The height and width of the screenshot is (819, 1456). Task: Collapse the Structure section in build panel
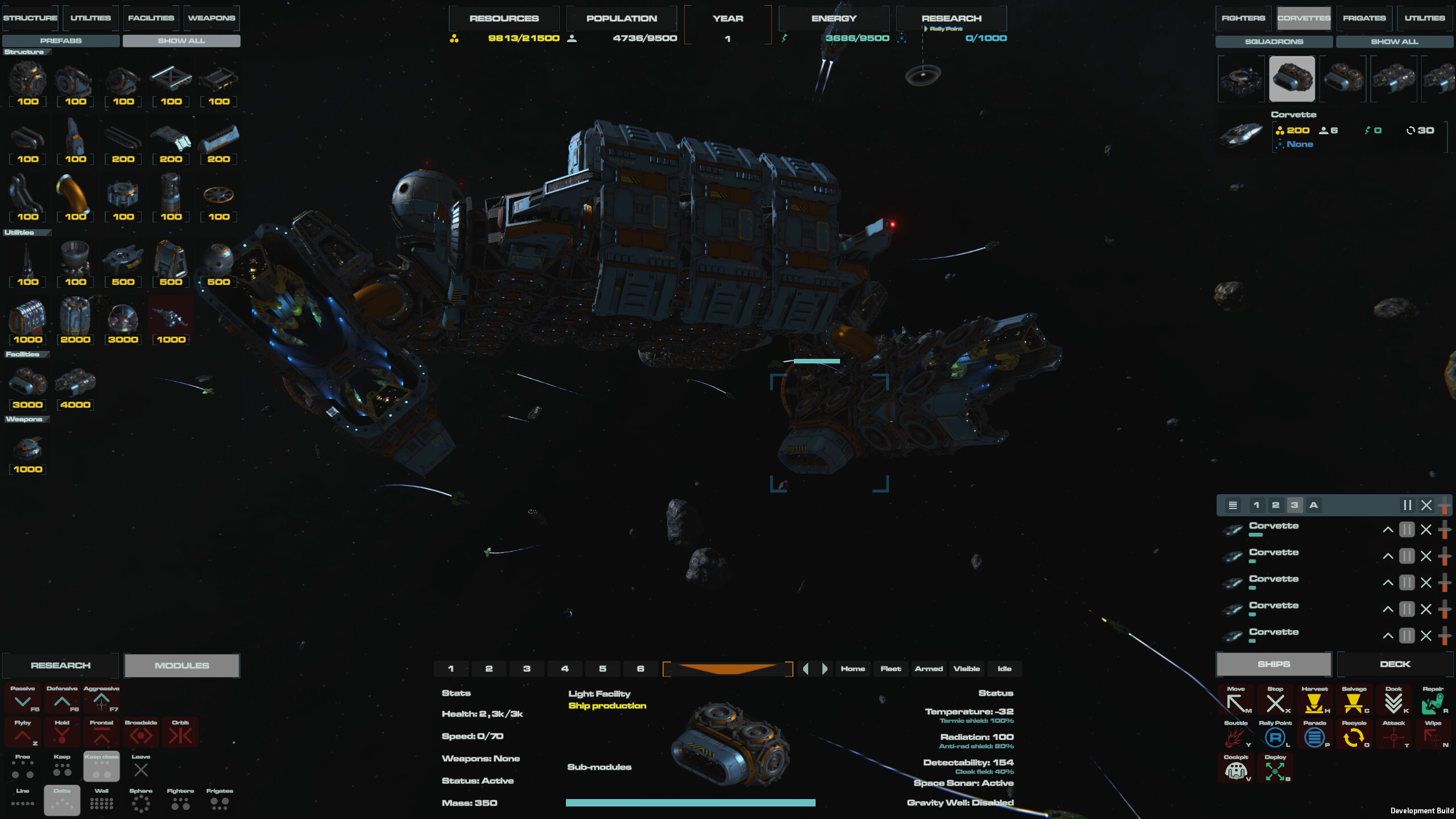coord(27,52)
